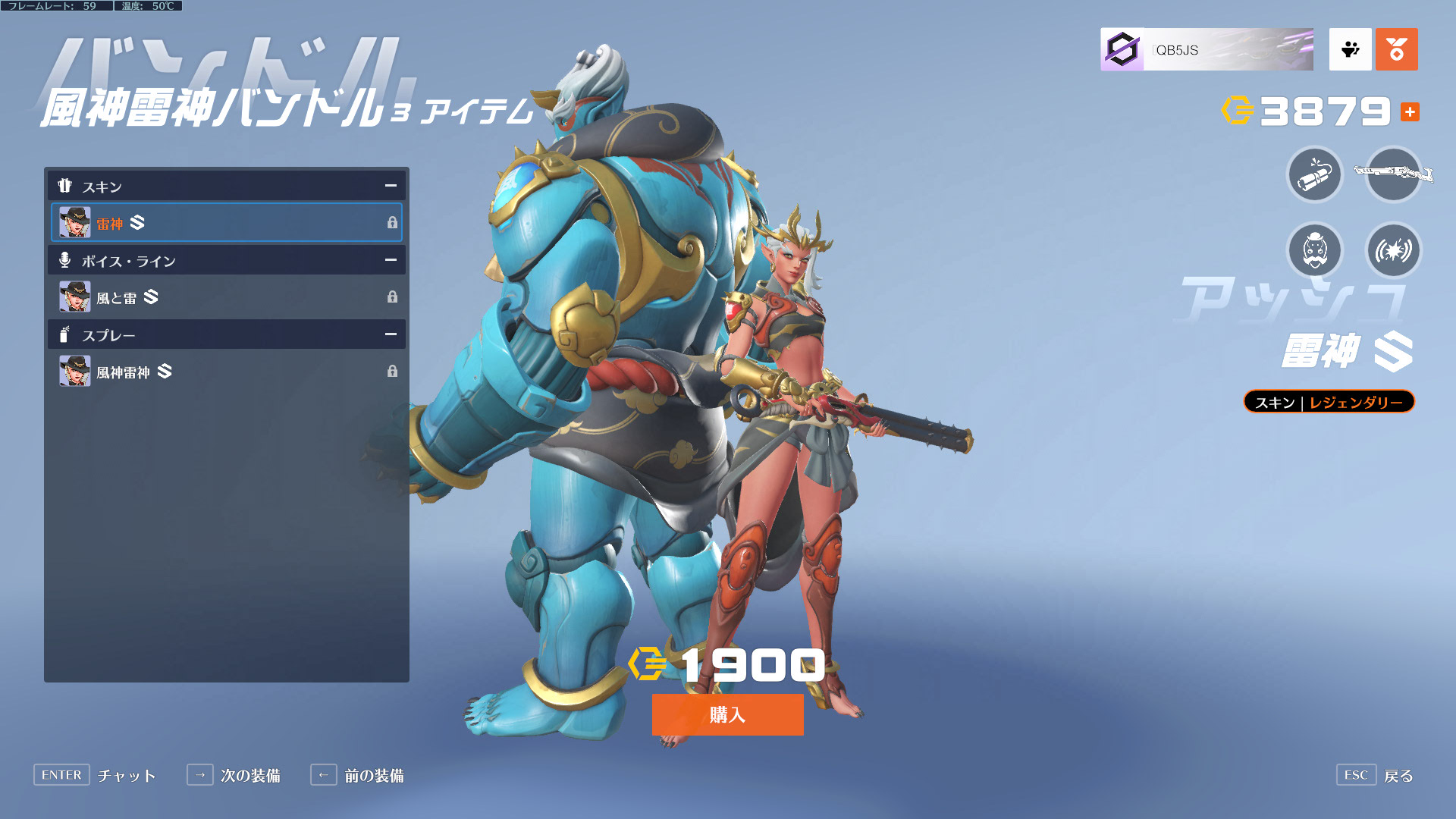Preview the dynamite ability icon

[1315, 175]
